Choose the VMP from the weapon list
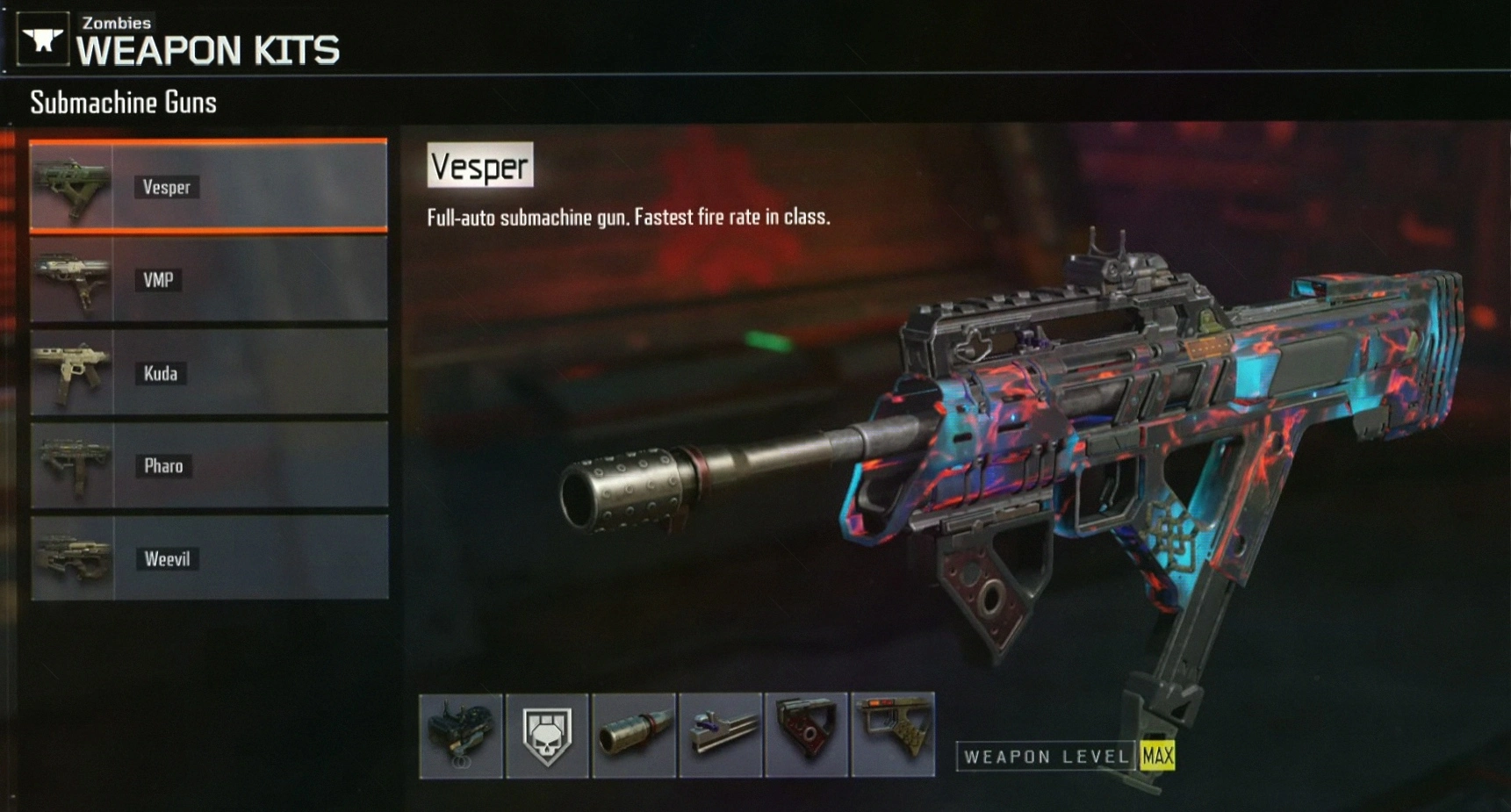Viewport: 1511px width, 812px height. (x=208, y=279)
